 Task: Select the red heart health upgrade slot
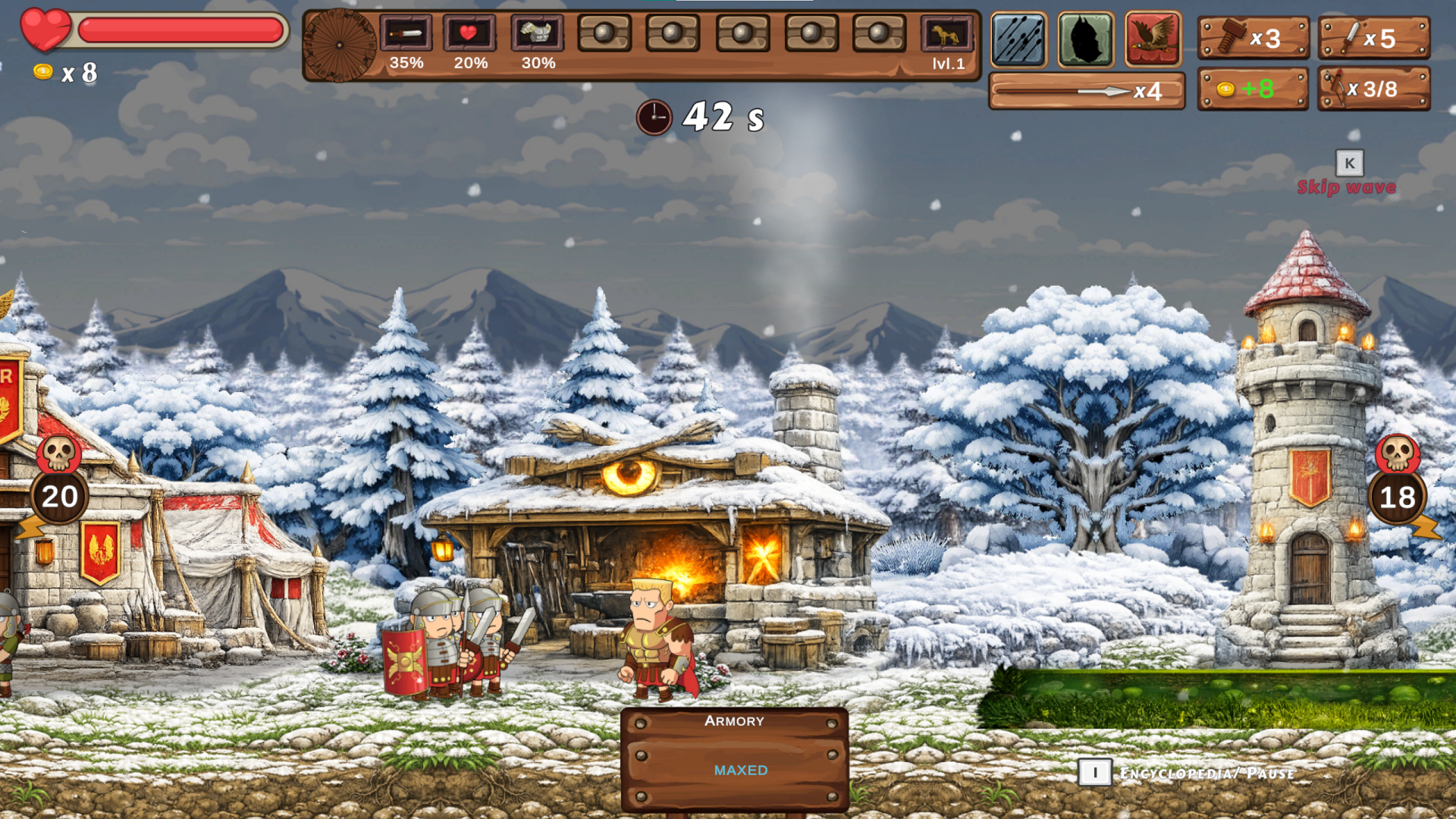point(469,34)
